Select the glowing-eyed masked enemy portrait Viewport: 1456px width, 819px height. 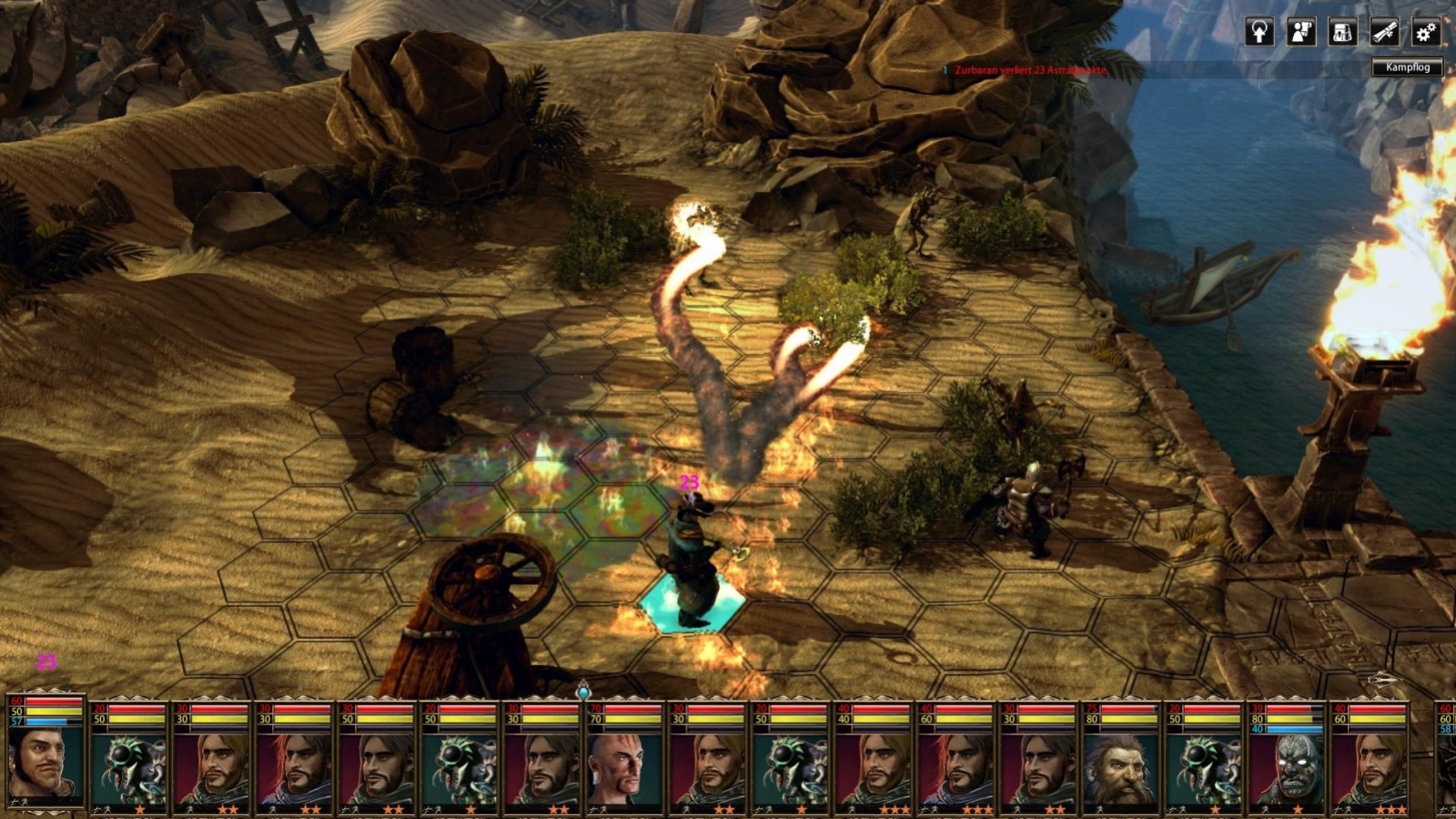1294,769
